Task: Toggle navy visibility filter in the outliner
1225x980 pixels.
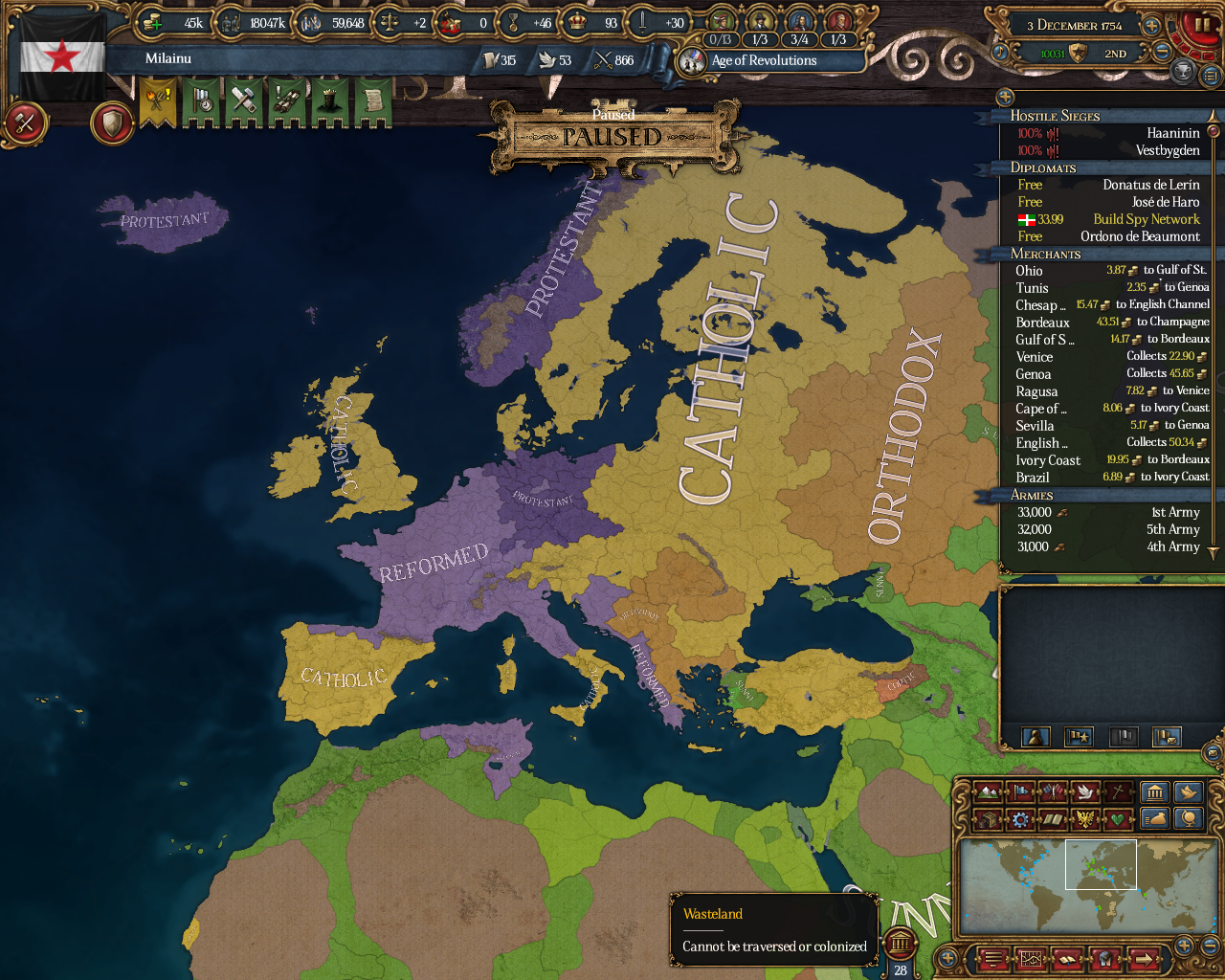Action: [1122, 737]
